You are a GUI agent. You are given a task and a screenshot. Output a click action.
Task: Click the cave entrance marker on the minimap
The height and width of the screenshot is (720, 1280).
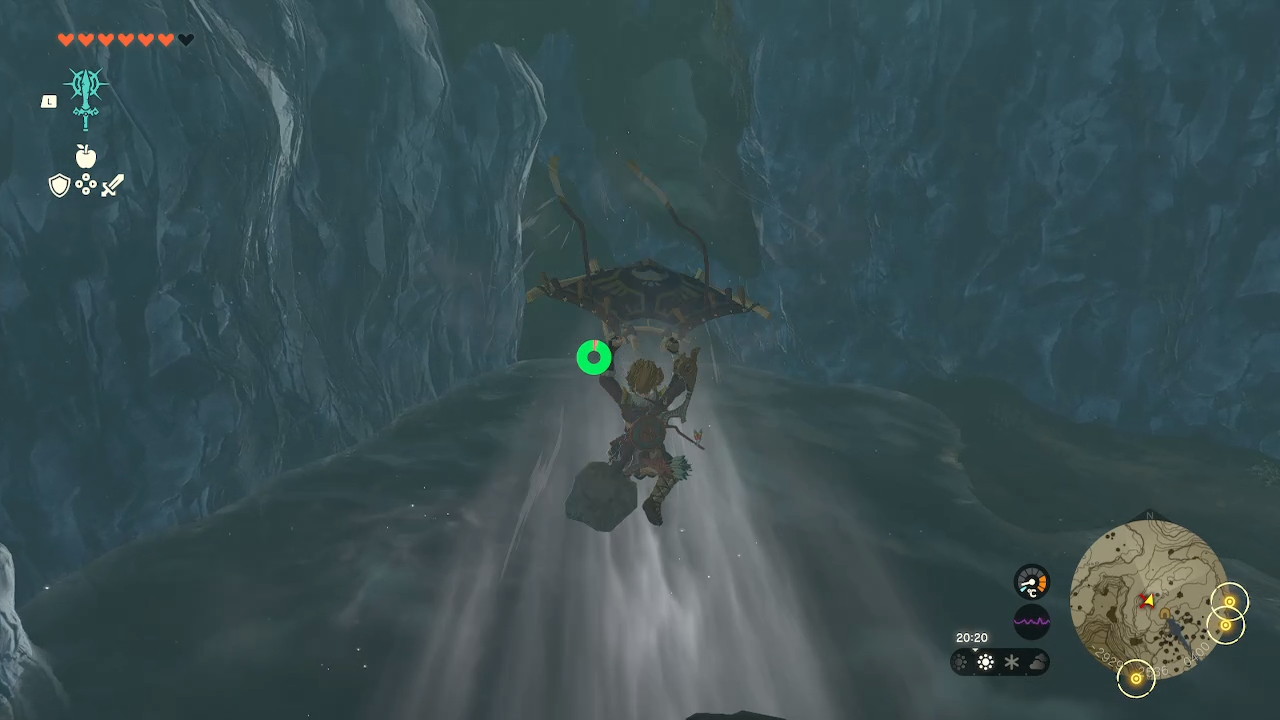[x=1165, y=614]
